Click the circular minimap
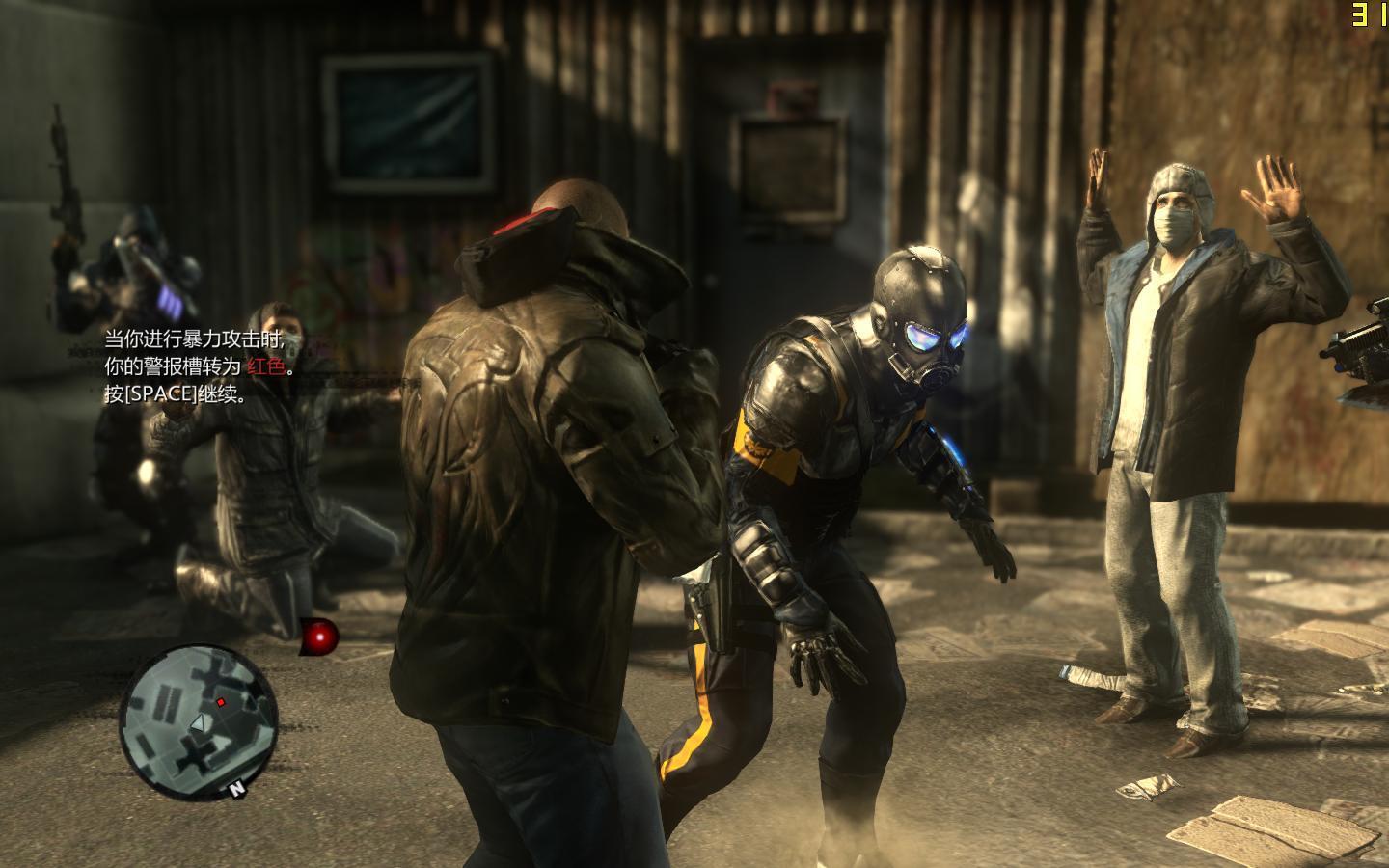This screenshot has width=1389, height=868. point(199,717)
